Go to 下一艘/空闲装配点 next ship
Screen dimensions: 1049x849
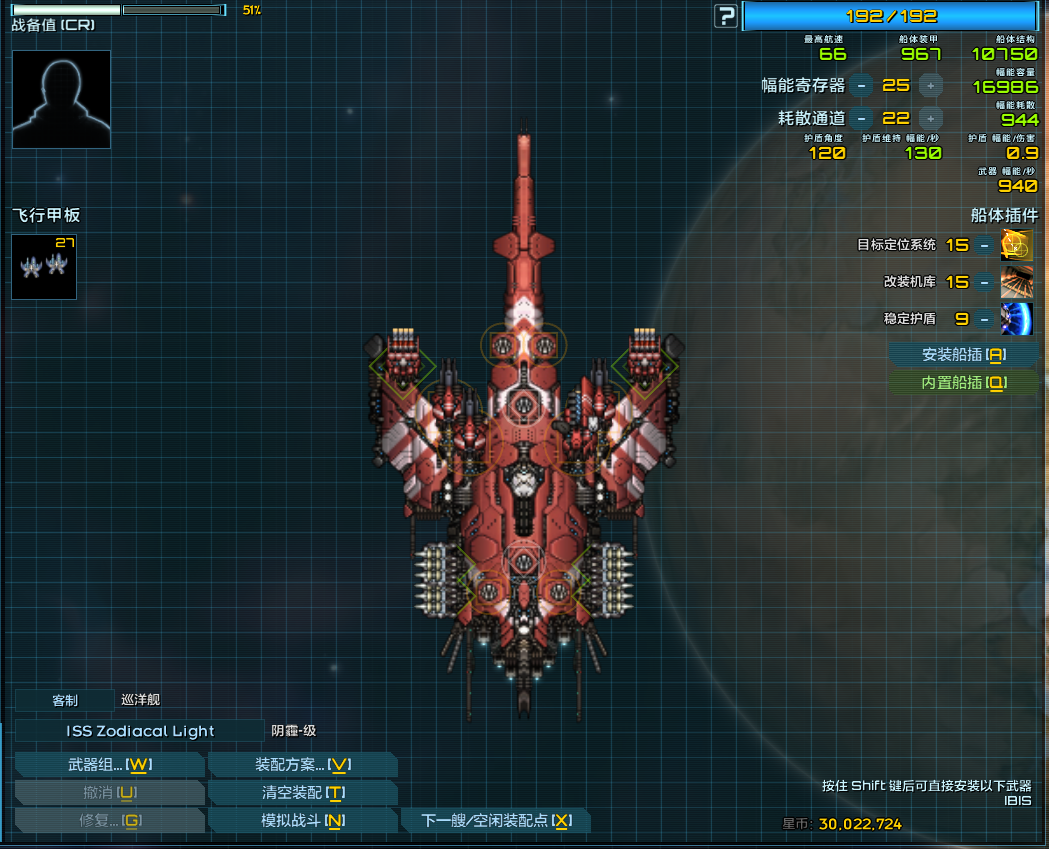pyautogui.click(x=495, y=821)
